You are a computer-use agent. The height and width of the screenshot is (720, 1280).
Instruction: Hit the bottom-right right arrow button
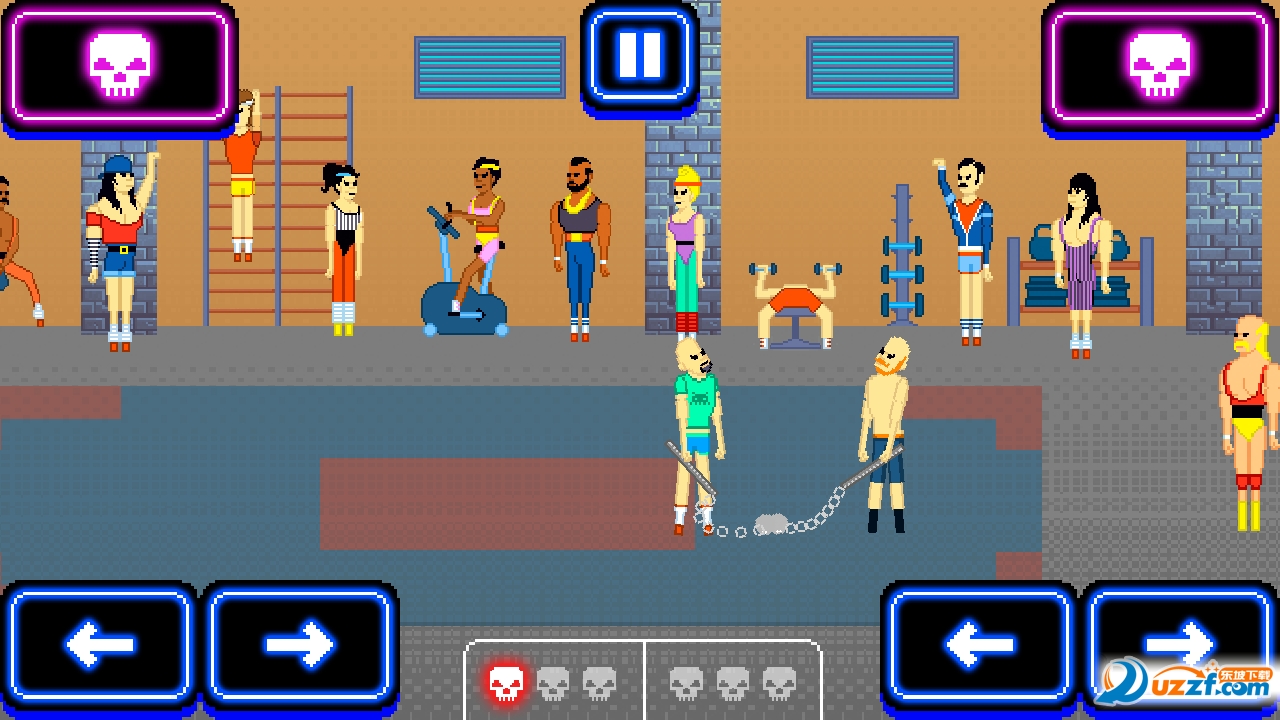pyautogui.click(x=1180, y=640)
